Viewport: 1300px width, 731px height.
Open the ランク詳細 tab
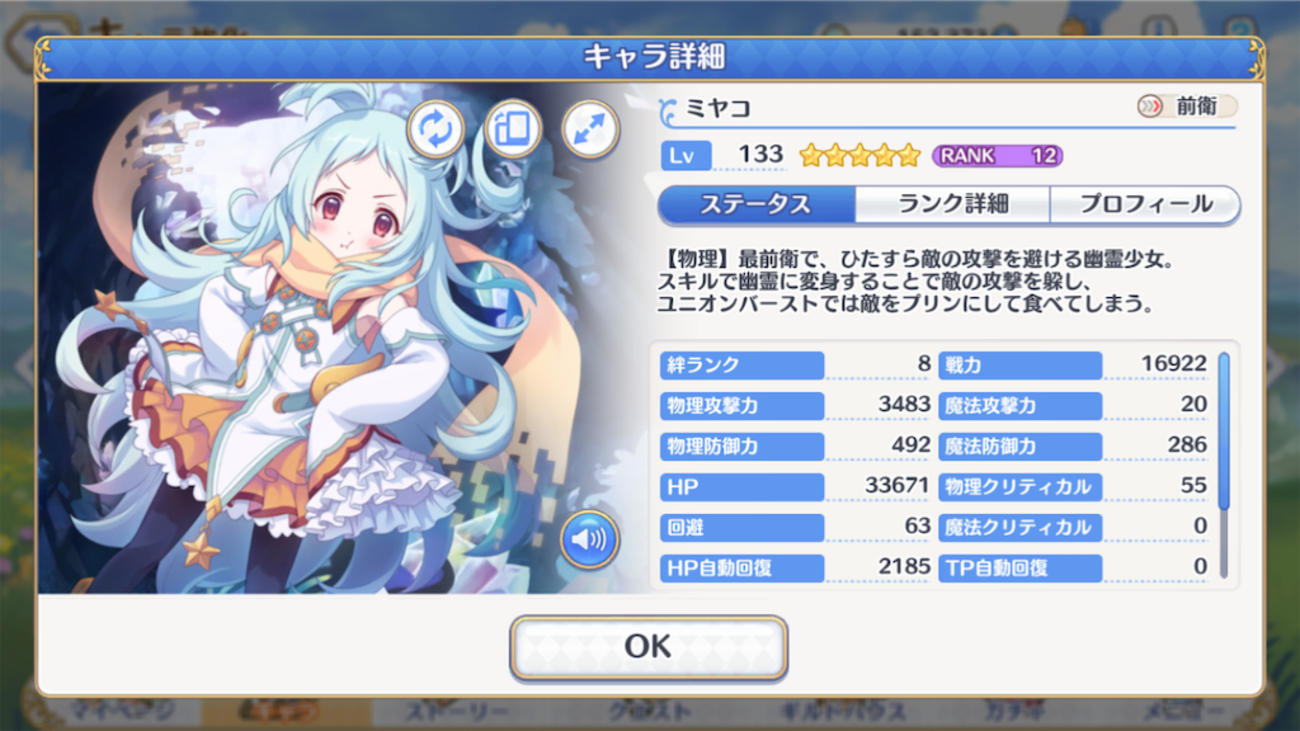click(x=952, y=205)
